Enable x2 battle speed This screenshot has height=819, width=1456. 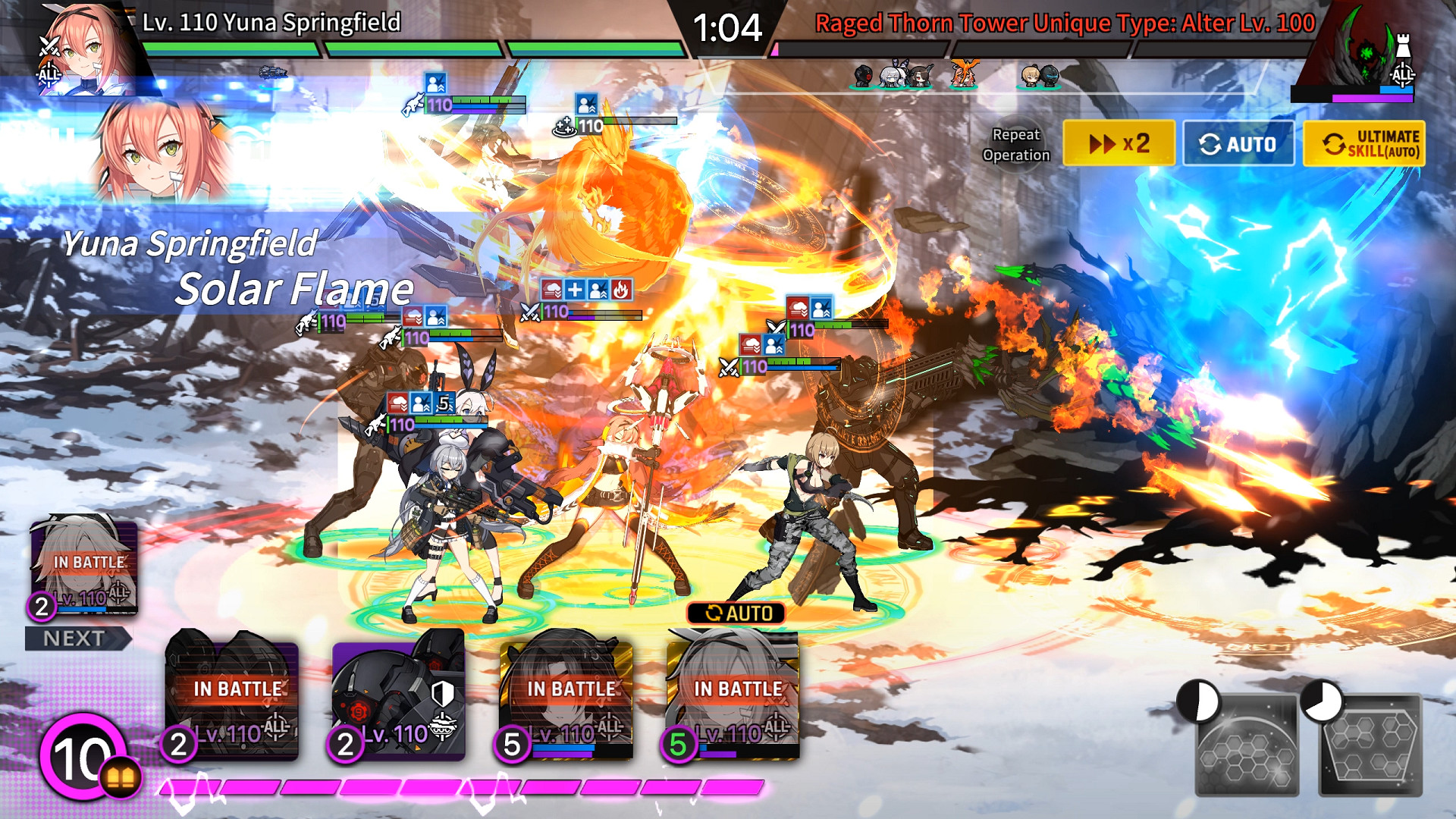coord(1119,143)
